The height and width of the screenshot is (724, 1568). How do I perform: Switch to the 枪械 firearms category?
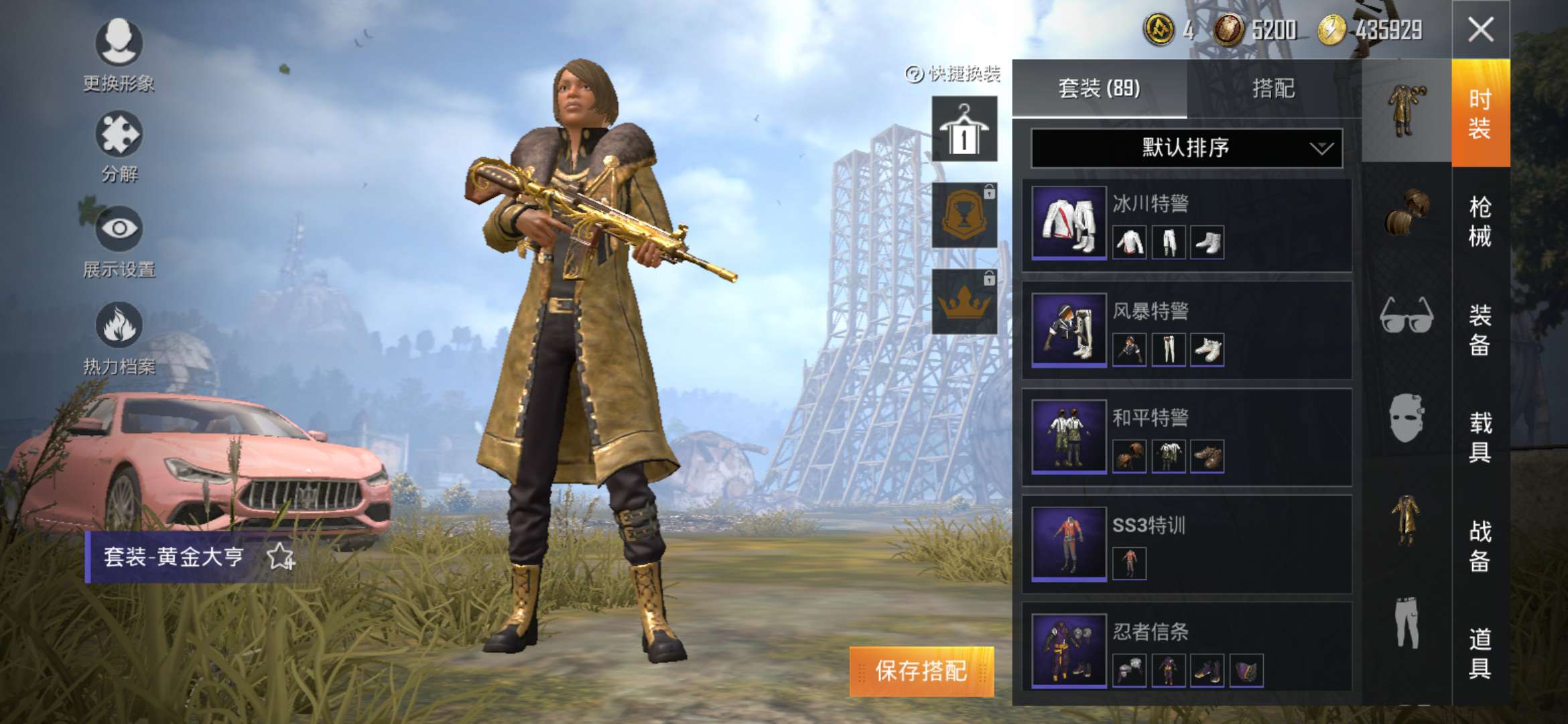coord(1480,221)
